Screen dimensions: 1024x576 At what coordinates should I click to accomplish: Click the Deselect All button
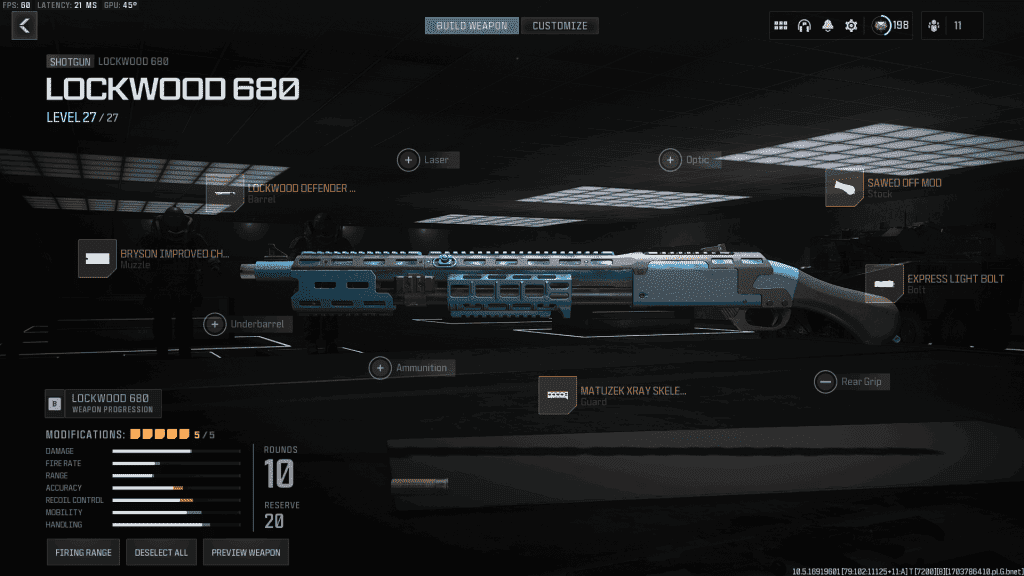[161, 552]
